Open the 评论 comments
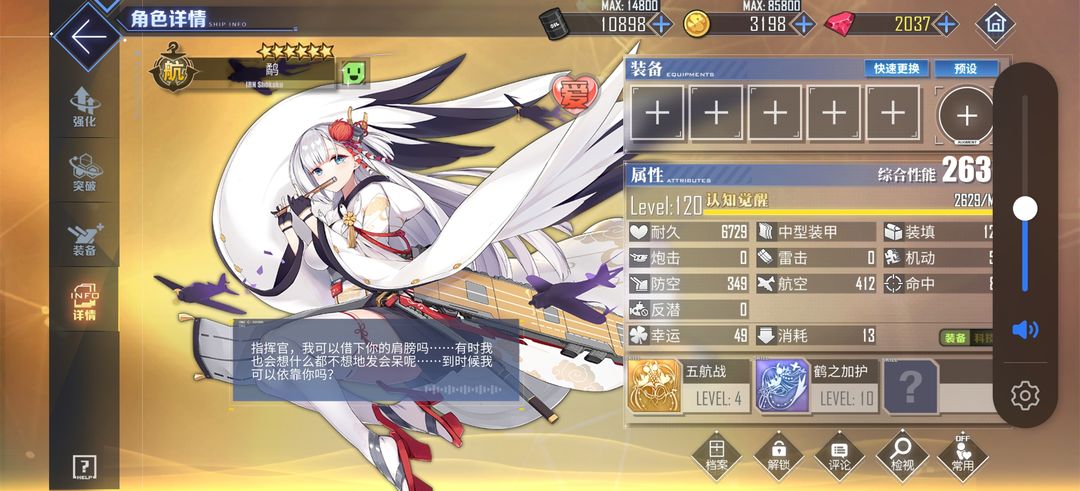 coord(840,456)
